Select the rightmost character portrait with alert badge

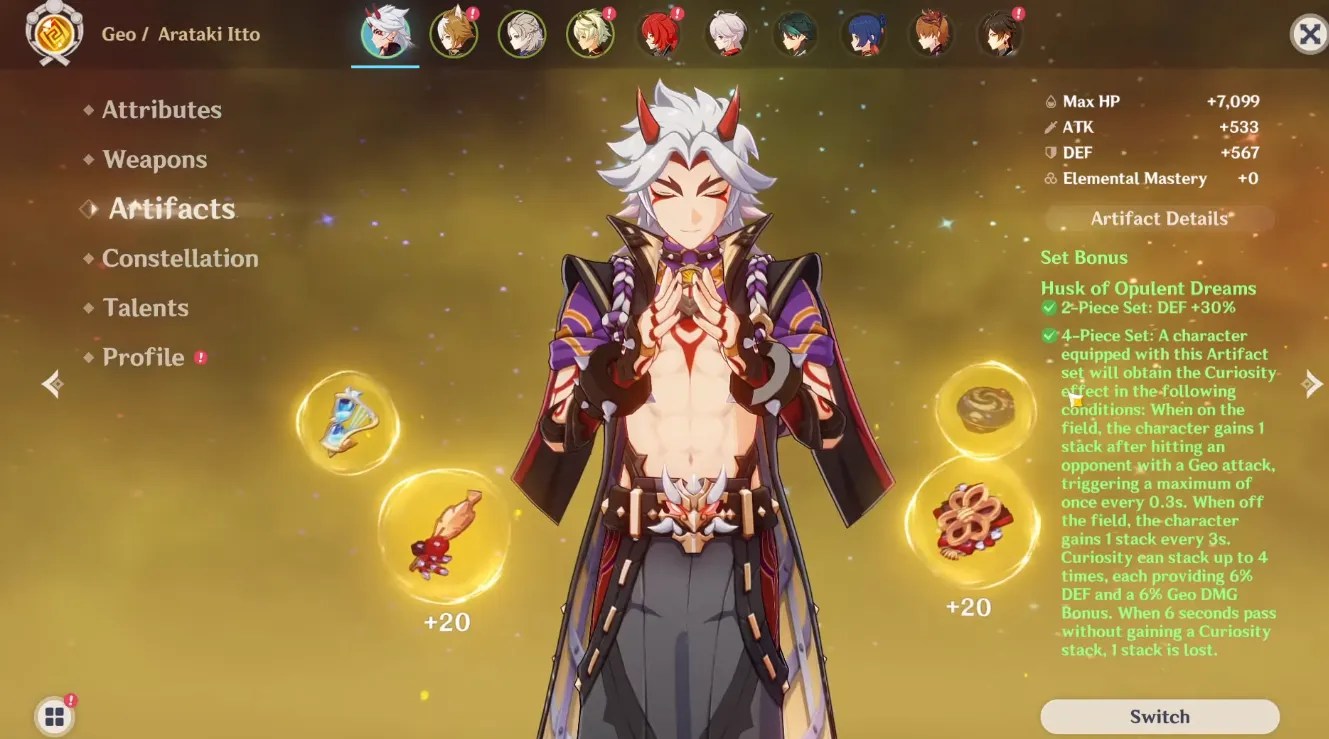click(x=1001, y=33)
